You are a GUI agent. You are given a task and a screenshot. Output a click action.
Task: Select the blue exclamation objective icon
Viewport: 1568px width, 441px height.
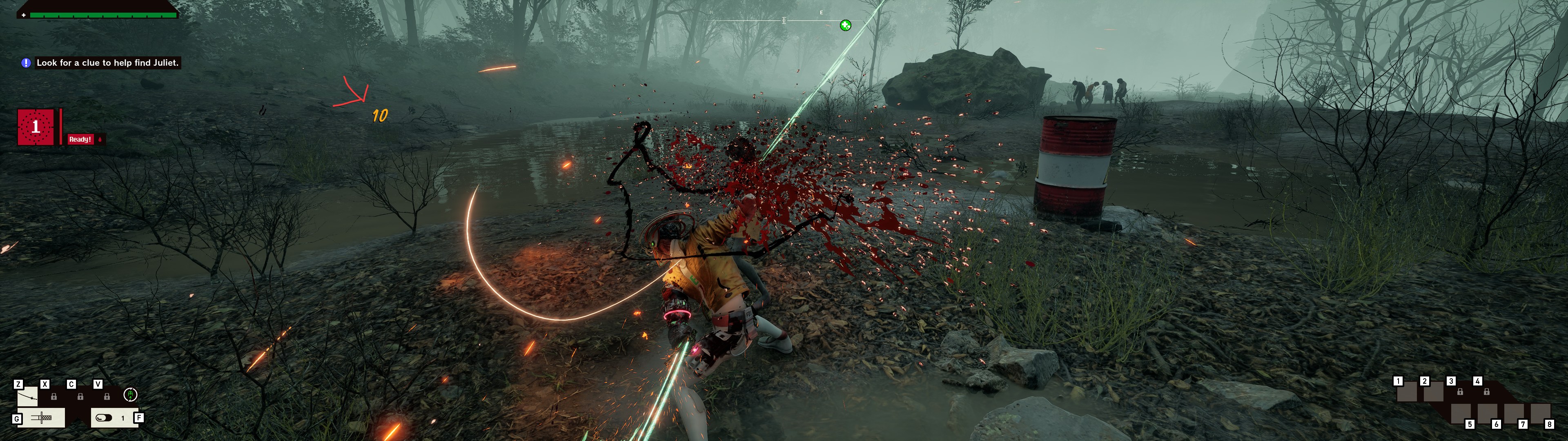(26, 63)
